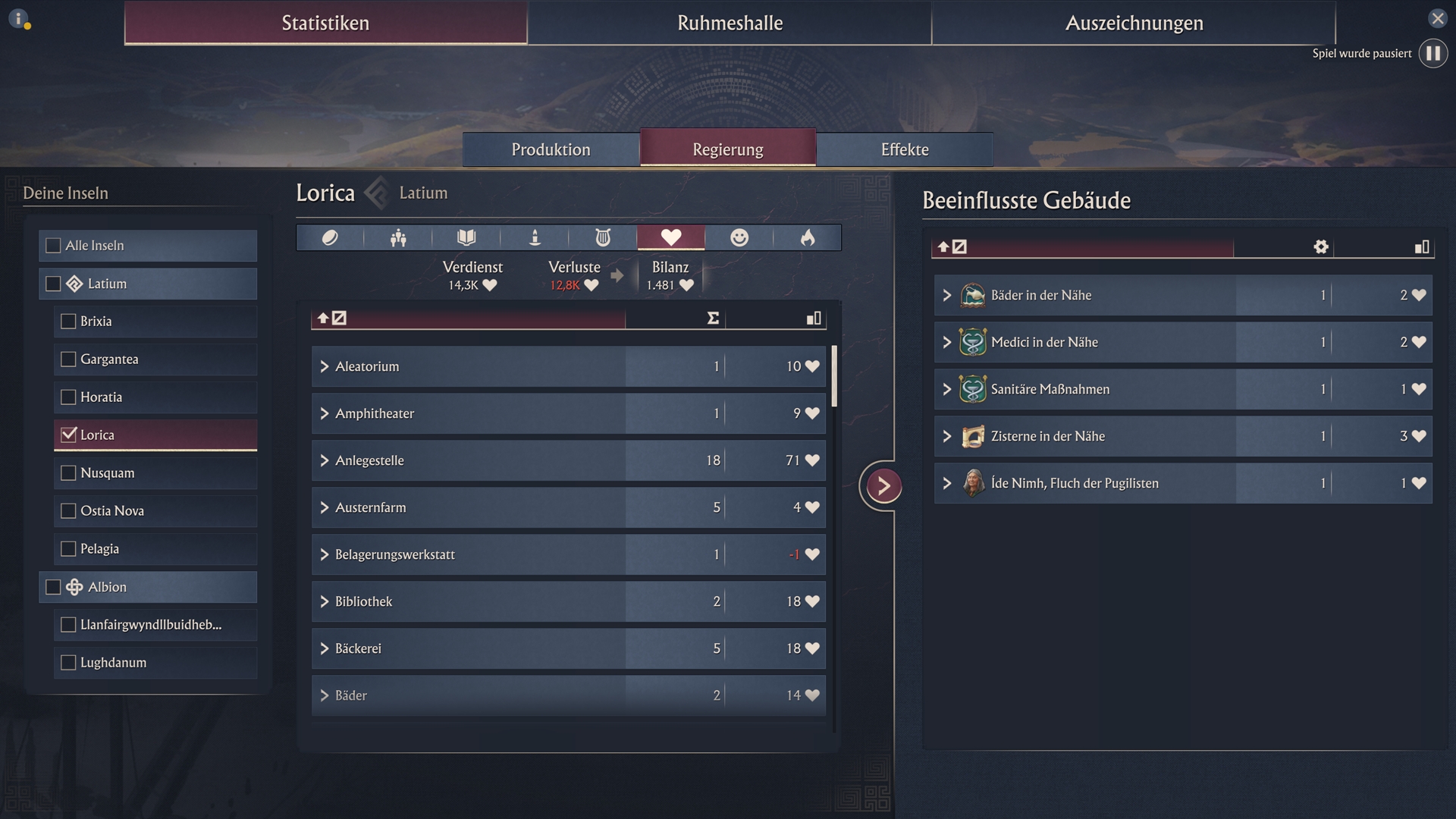Switch to the Ruhmeshalle tab
This screenshot has height=819, width=1456.
coord(730,23)
